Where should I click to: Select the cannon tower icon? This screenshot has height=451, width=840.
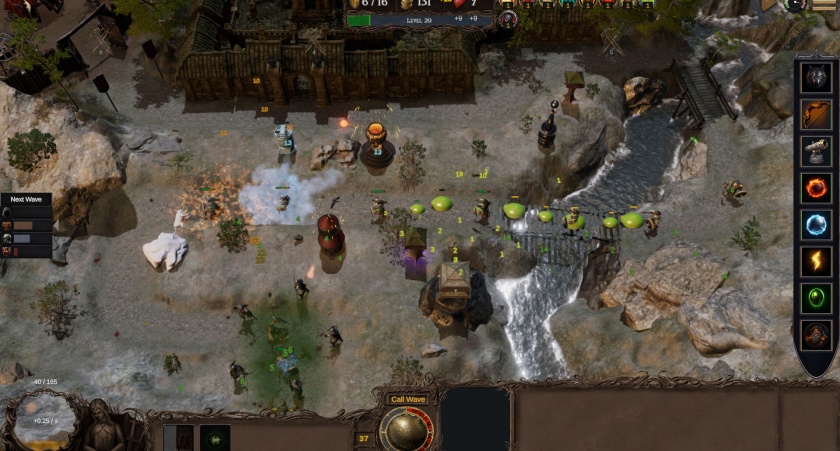[x=816, y=151]
